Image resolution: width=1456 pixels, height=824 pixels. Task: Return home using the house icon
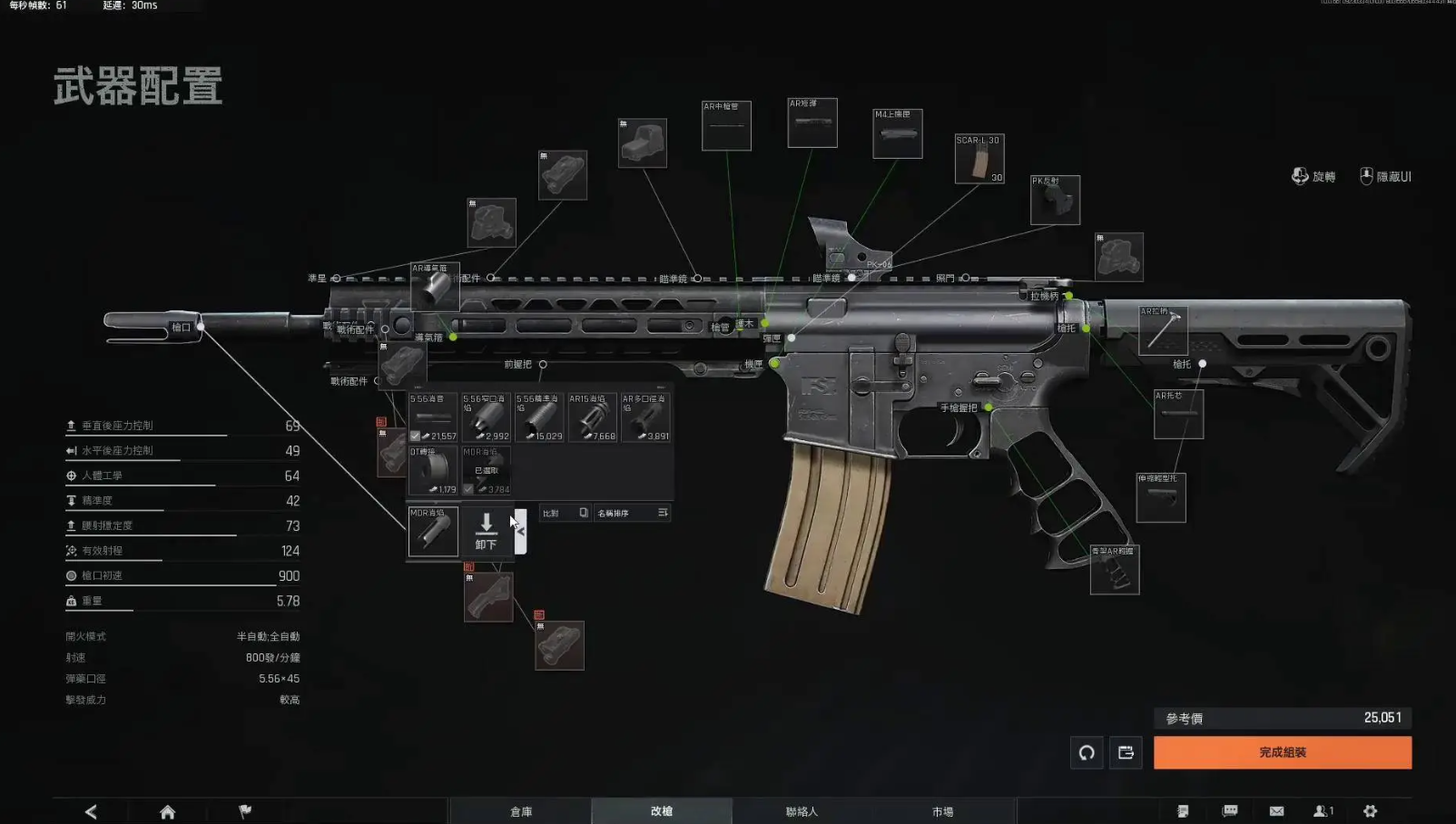point(167,811)
